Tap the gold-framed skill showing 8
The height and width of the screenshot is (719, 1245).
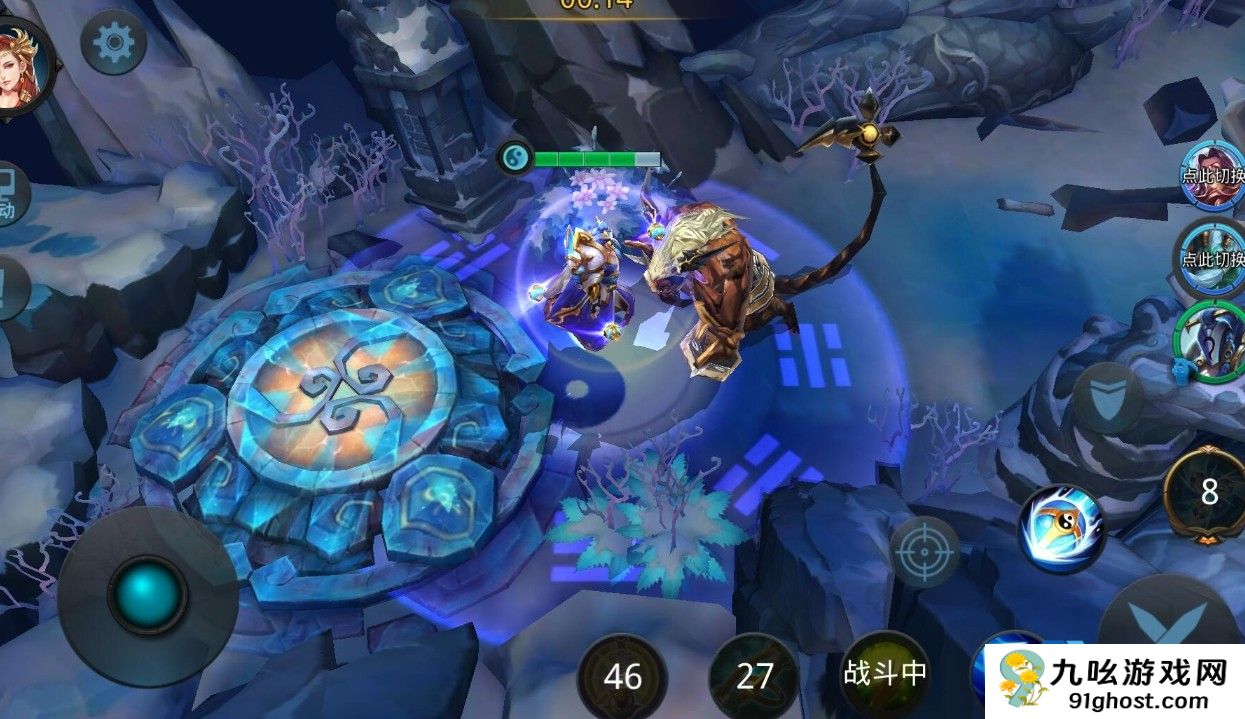pyautogui.click(x=1209, y=492)
